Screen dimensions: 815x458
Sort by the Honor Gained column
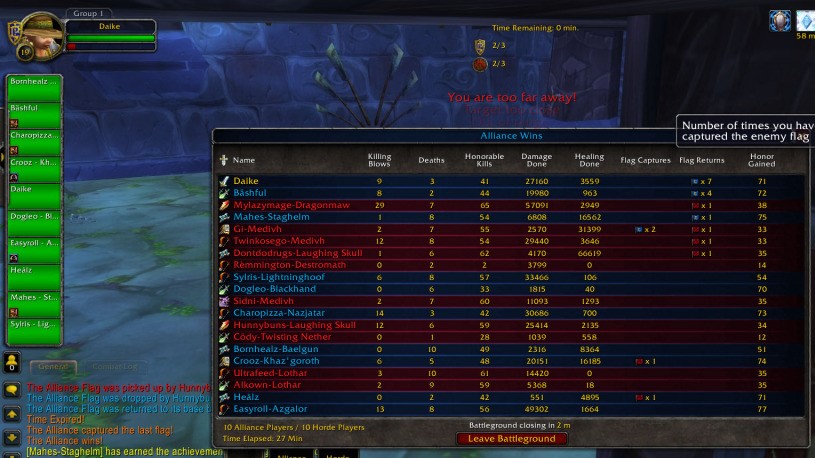(x=761, y=159)
